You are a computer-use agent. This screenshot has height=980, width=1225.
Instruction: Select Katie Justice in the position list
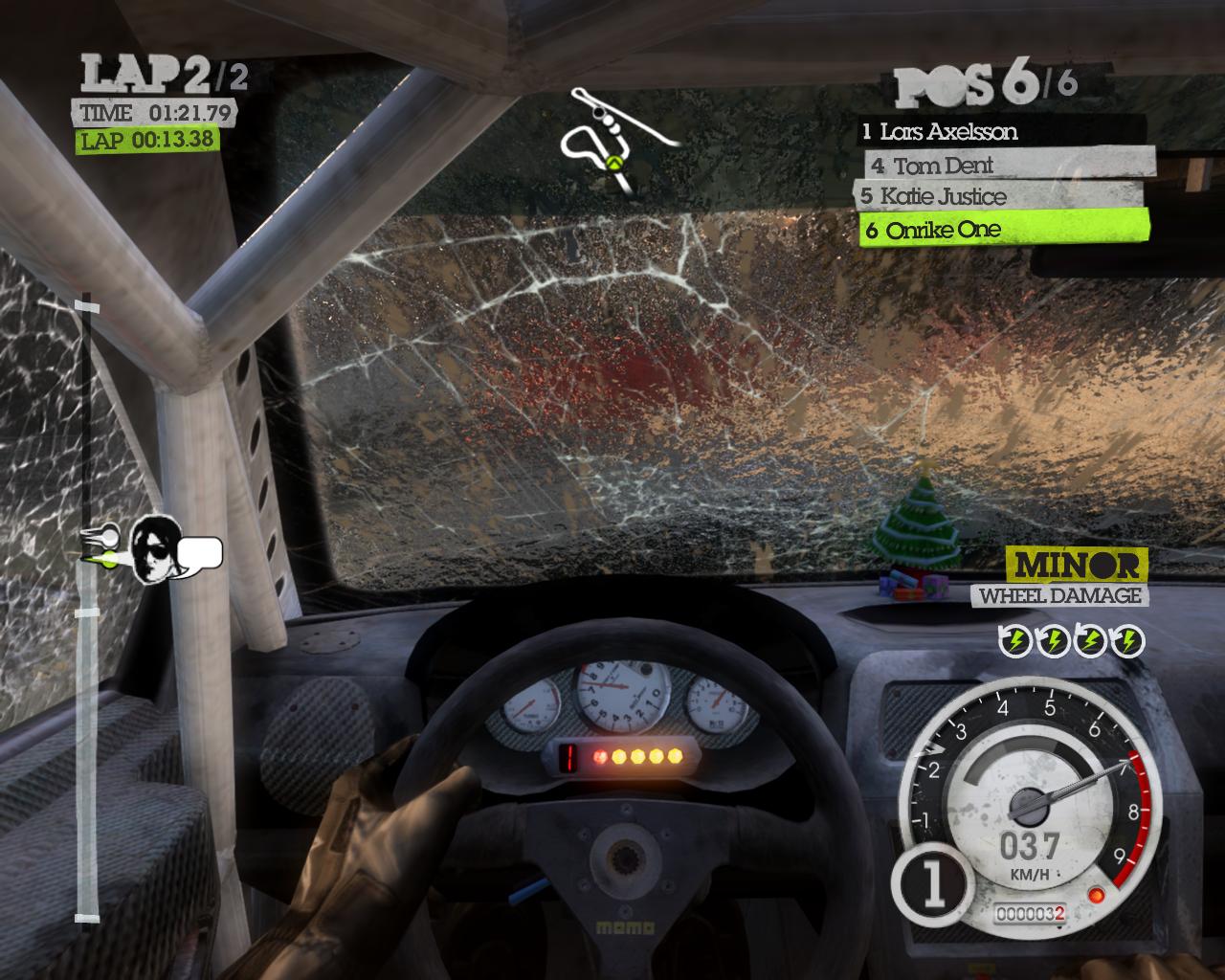click(x=999, y=197)
